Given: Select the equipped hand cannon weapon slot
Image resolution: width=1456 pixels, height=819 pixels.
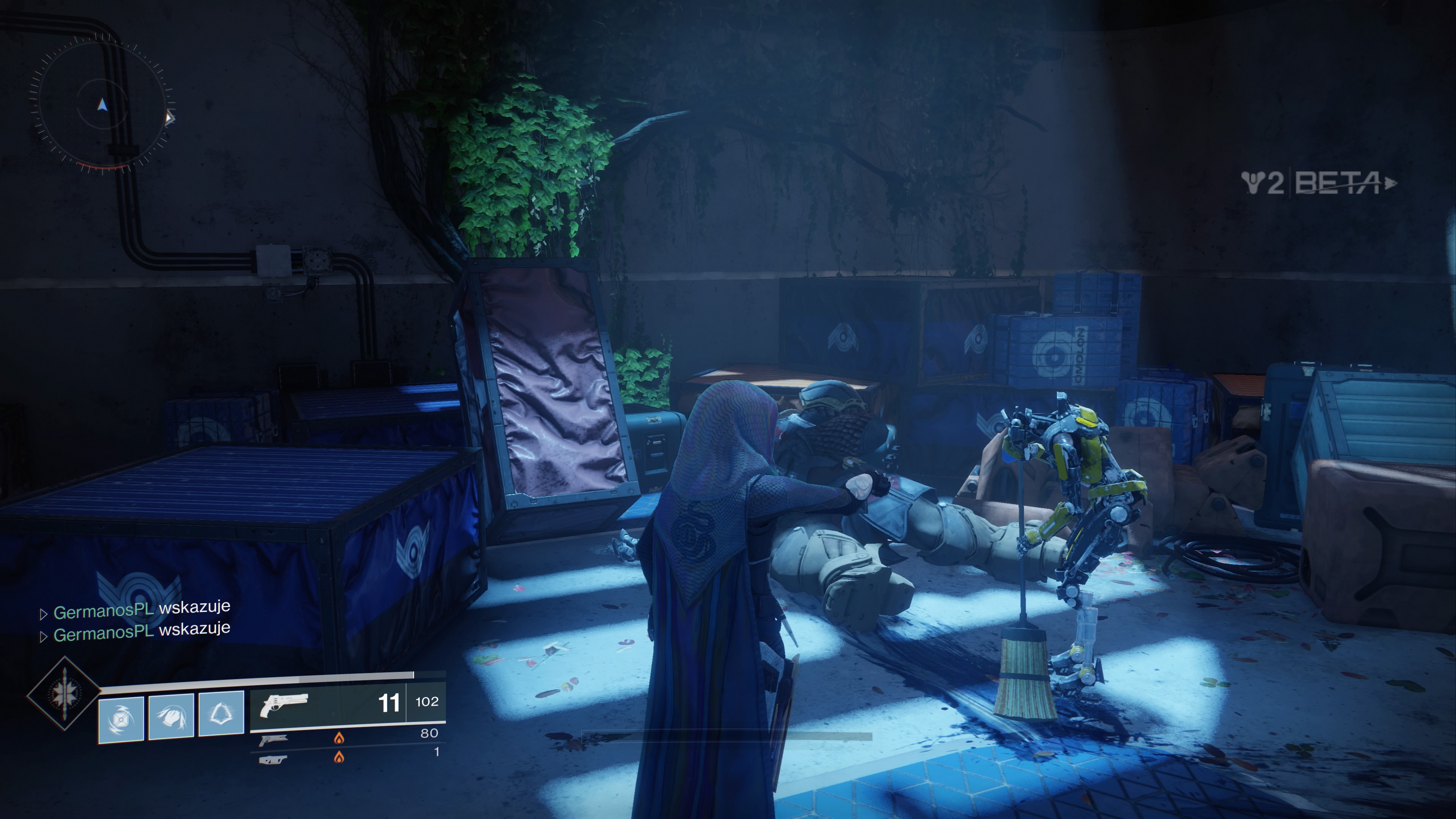Looking at the screenshot, I should click(347, 703).
